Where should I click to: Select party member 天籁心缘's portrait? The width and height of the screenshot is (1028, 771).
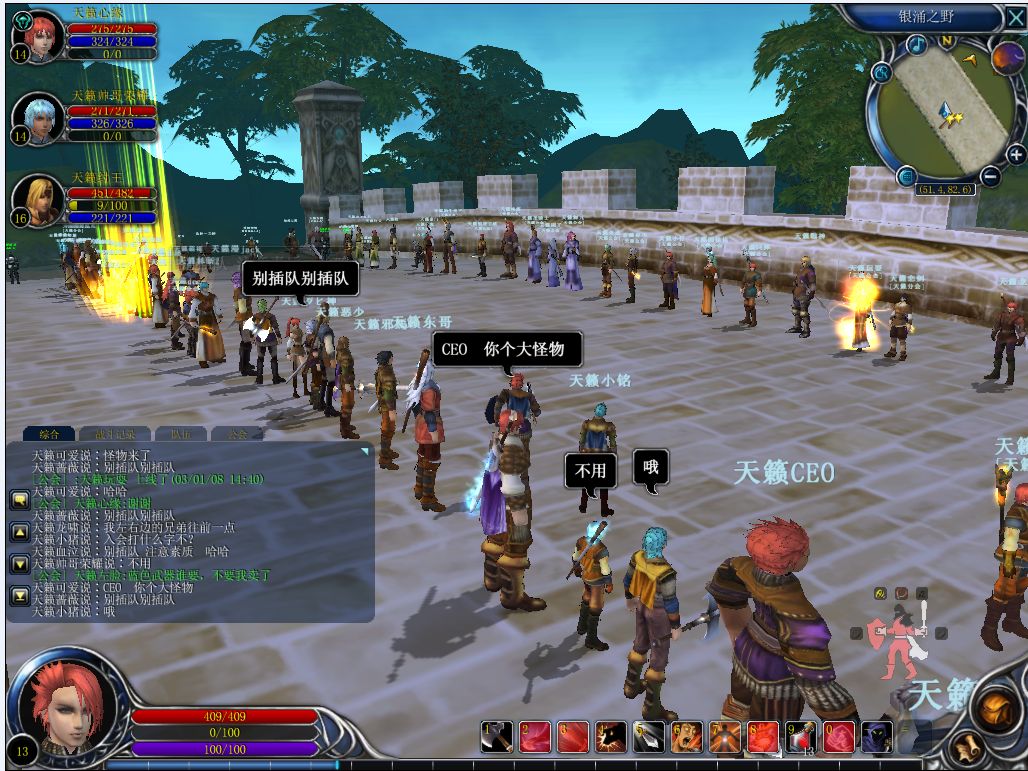coord(39,37)
